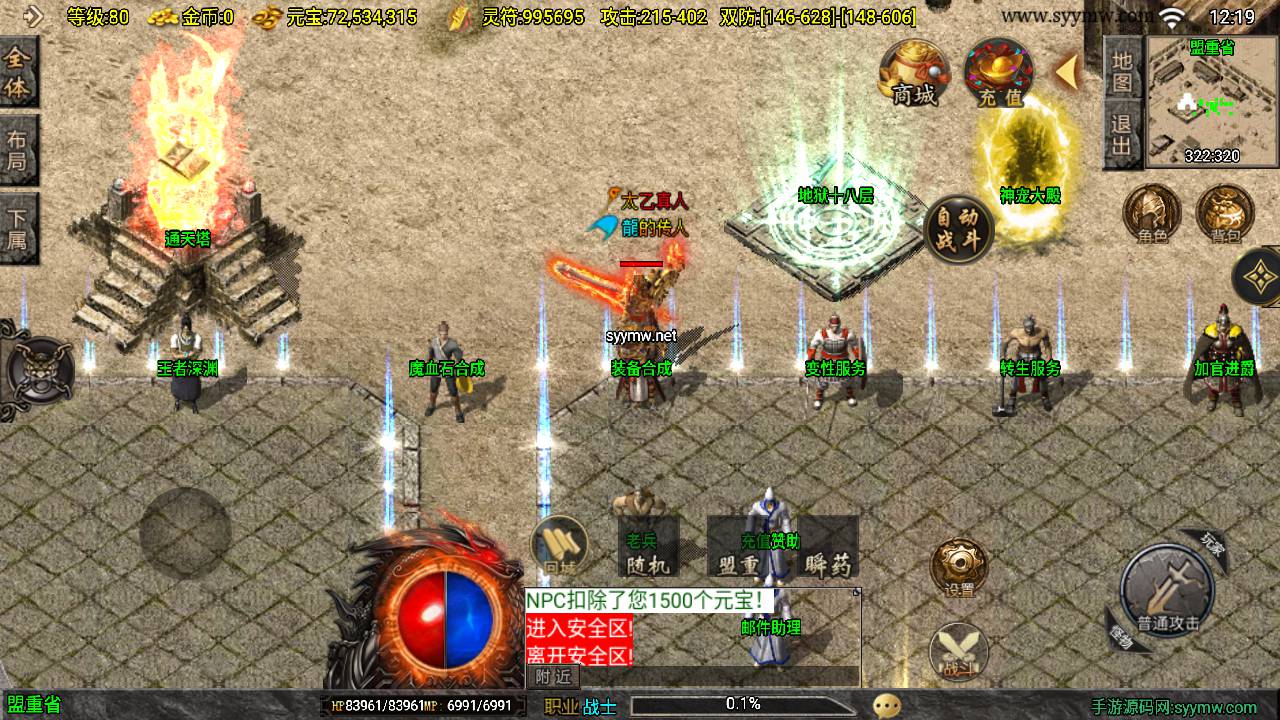The height and width of the screenshot is (720, 1280).
Task: Open the 设置 settings gear
Action: point(959,568)
